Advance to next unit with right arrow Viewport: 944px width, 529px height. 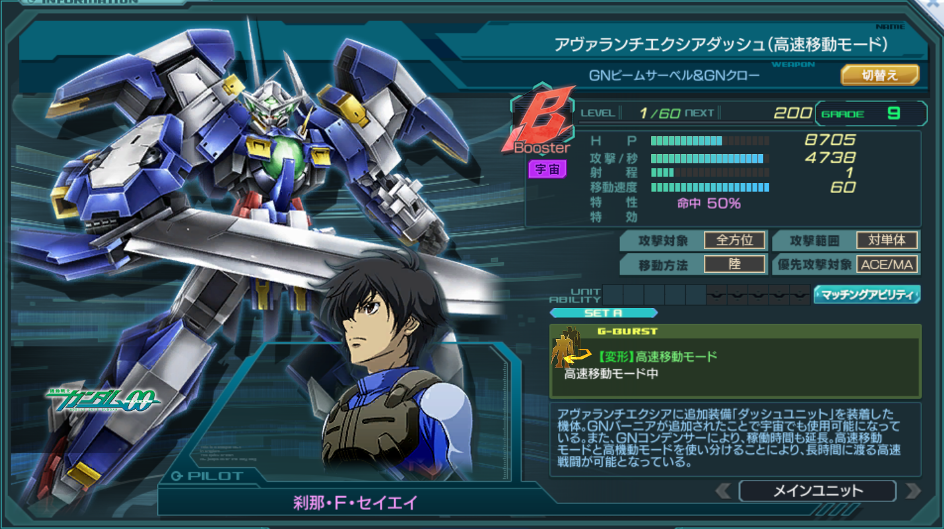(x=911, y=491)
